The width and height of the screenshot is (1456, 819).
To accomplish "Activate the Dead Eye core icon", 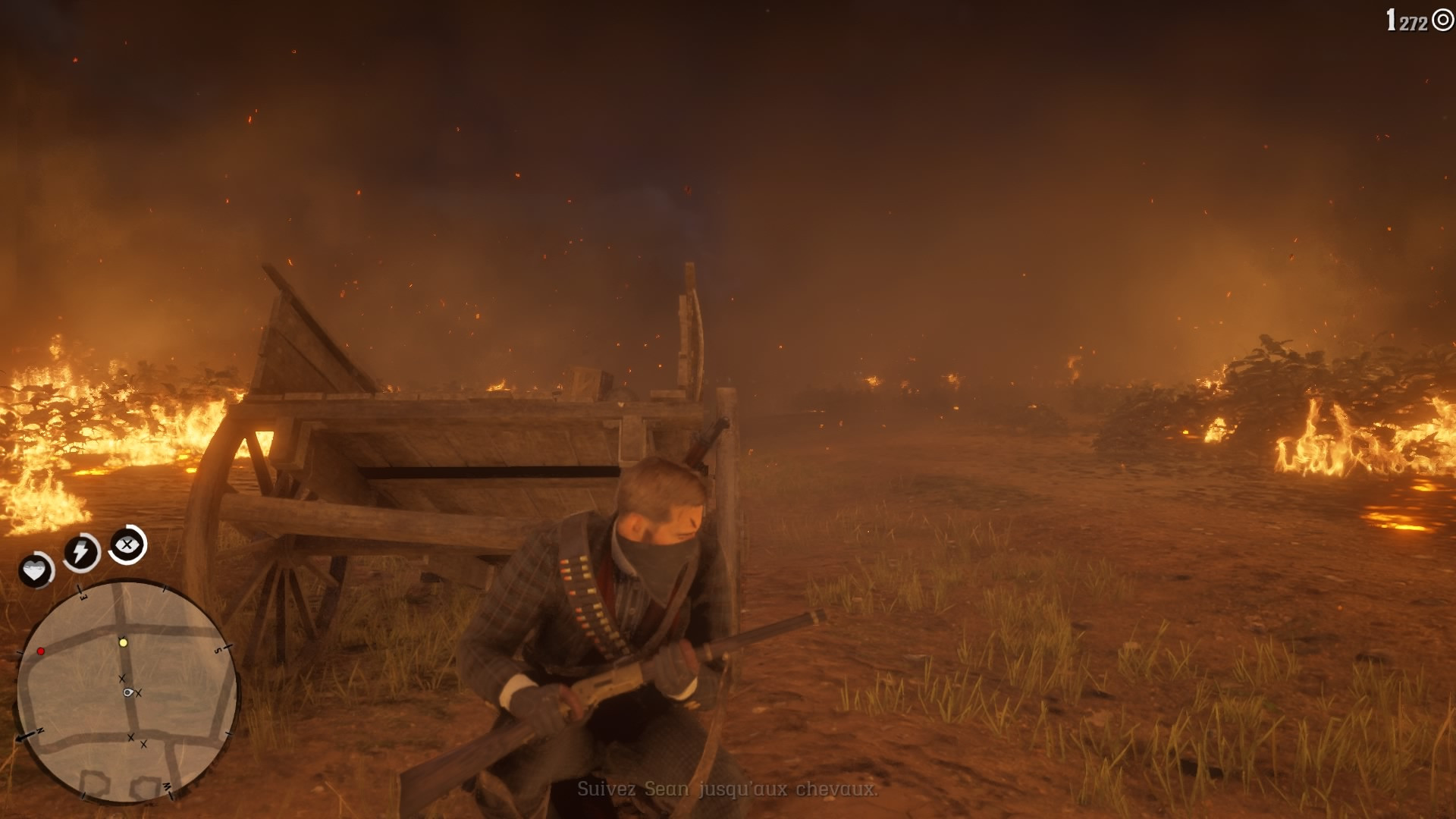I will coord(127,544).
